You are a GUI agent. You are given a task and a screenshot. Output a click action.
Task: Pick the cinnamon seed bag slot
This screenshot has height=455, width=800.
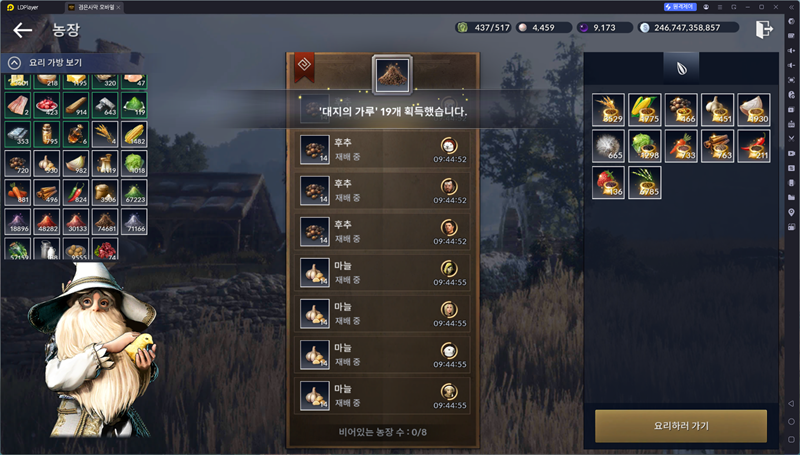coord(717,146)
